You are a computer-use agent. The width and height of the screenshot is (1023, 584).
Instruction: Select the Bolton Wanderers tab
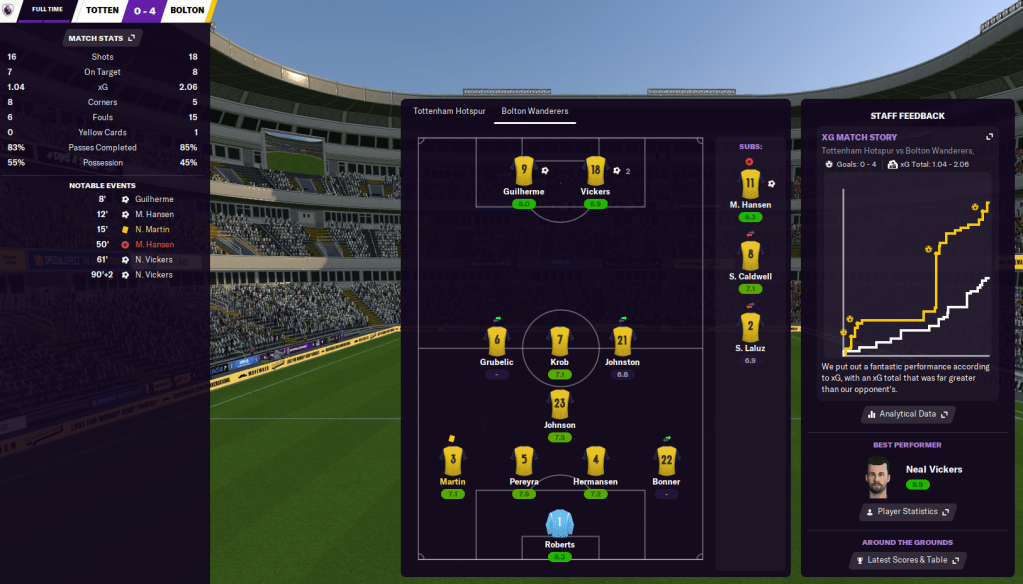pyautogui.click(x=535, y=112)
